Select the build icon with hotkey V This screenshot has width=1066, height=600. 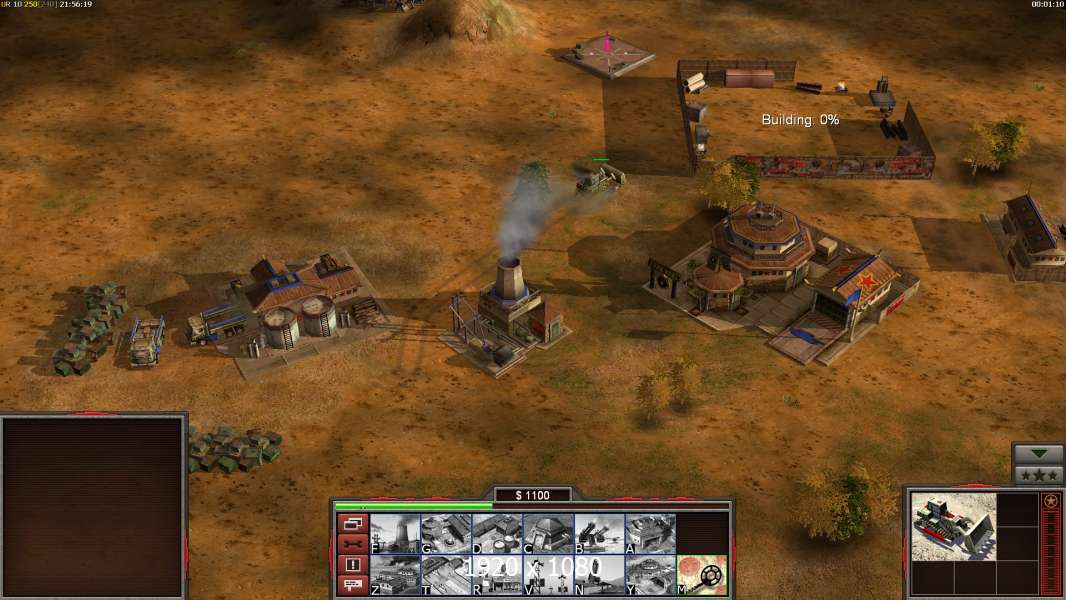548,575
